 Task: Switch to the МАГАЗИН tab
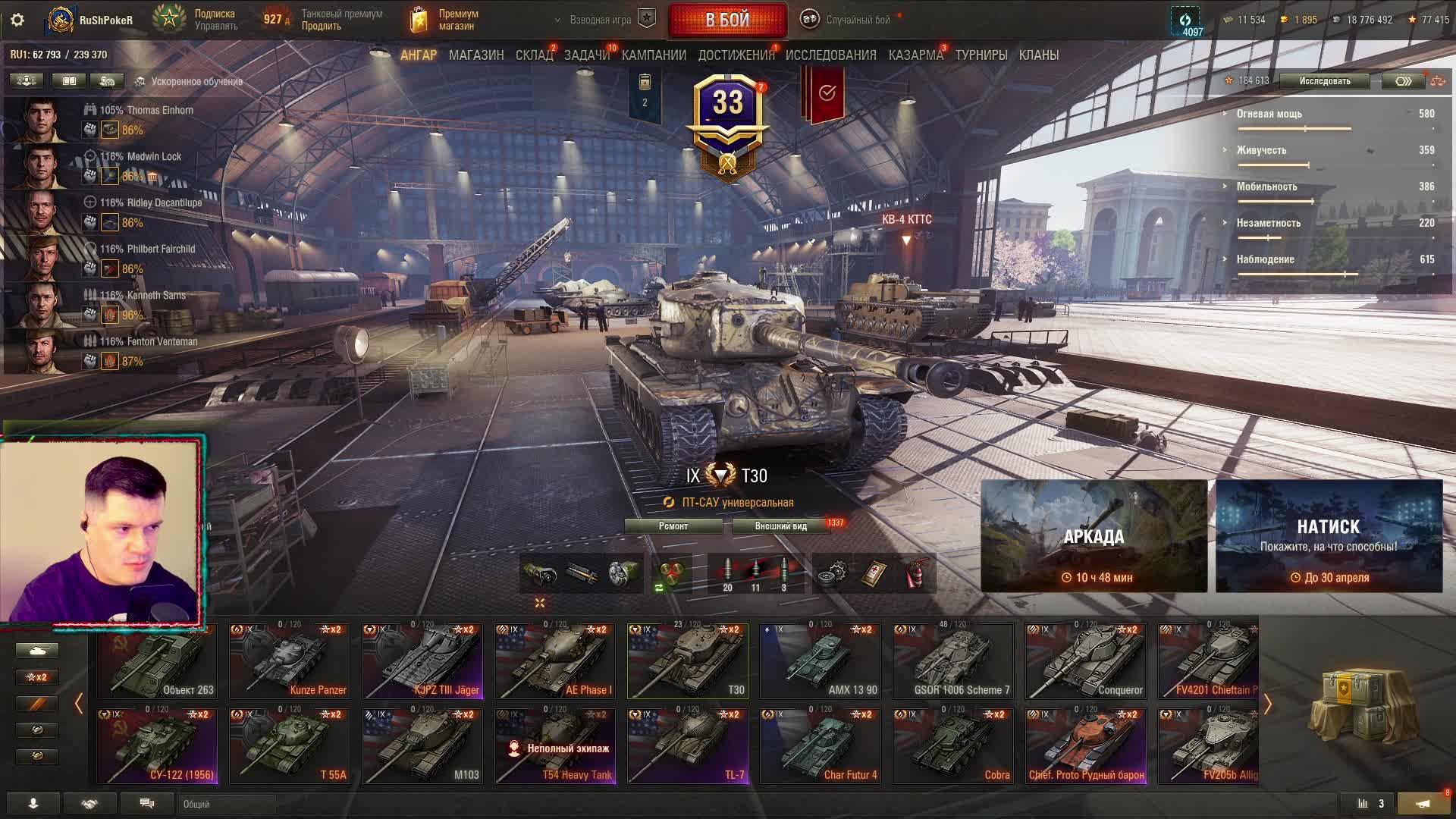pyautogui.click(x=476, y=55)
